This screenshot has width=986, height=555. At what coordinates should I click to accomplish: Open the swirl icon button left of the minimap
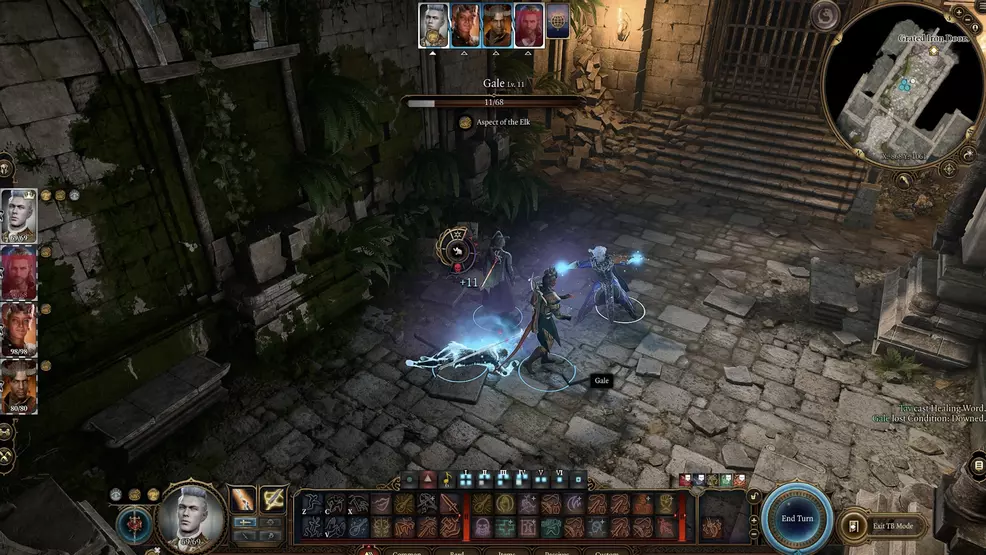[826, 14]
